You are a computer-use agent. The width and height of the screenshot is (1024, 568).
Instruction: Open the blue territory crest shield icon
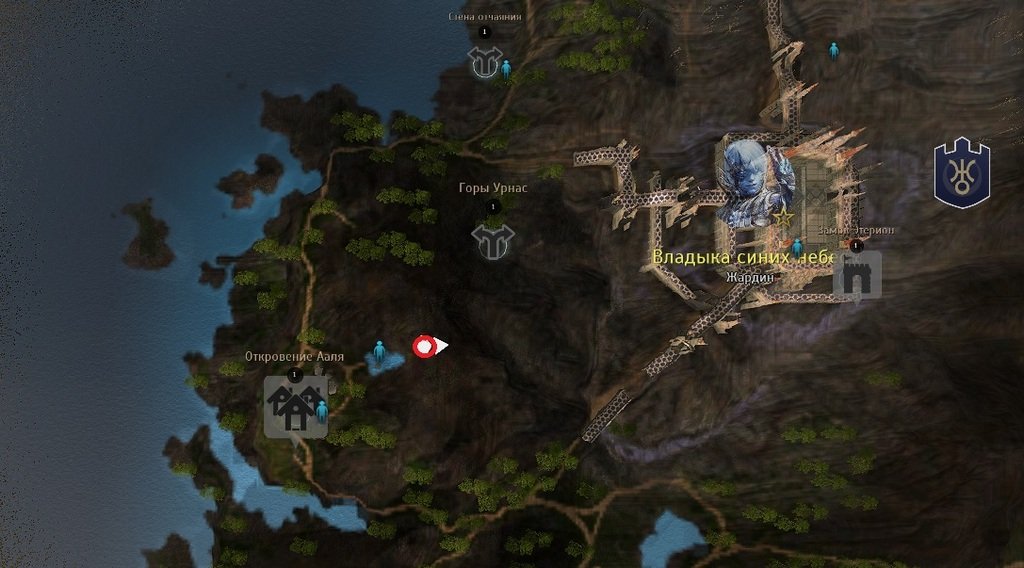point(961,174)
